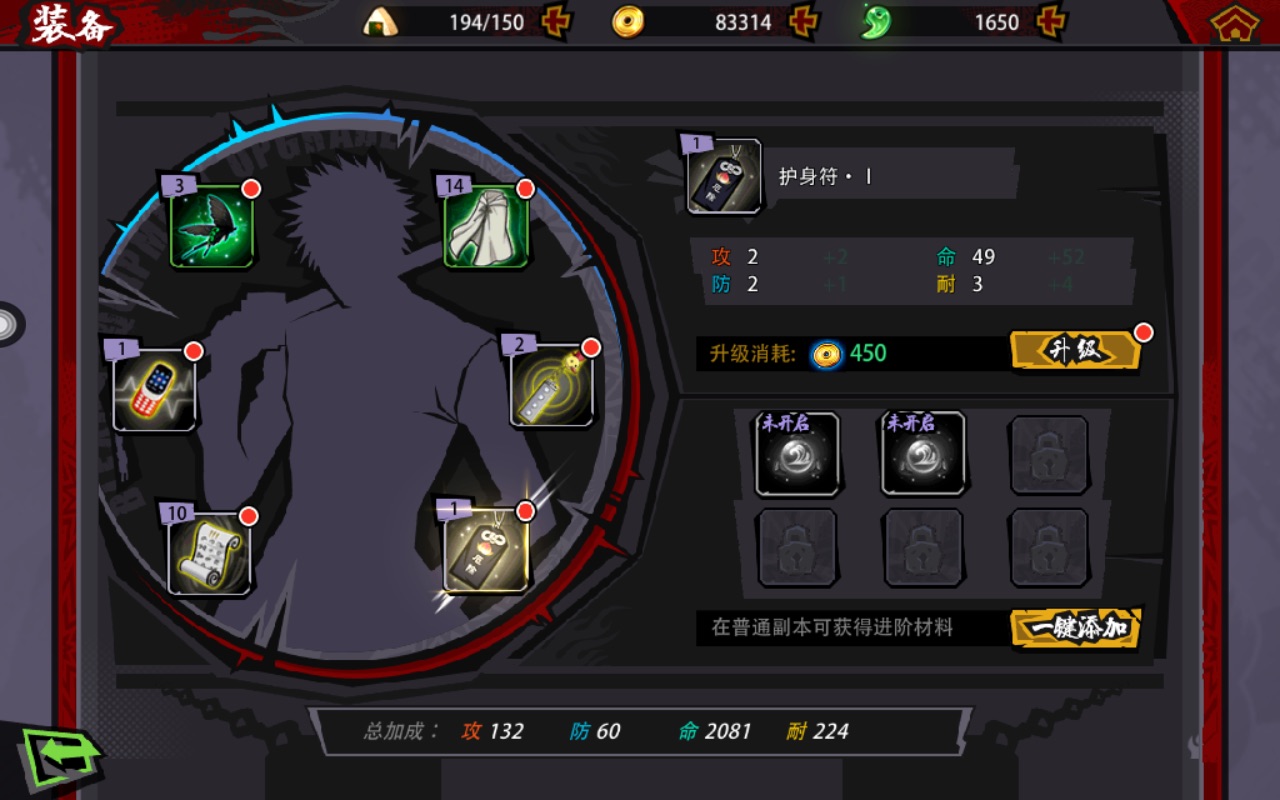Viewport: 1280px width, 800px height.
Task: Select the golden whistle equipment slot
Action: coord(551,387)
